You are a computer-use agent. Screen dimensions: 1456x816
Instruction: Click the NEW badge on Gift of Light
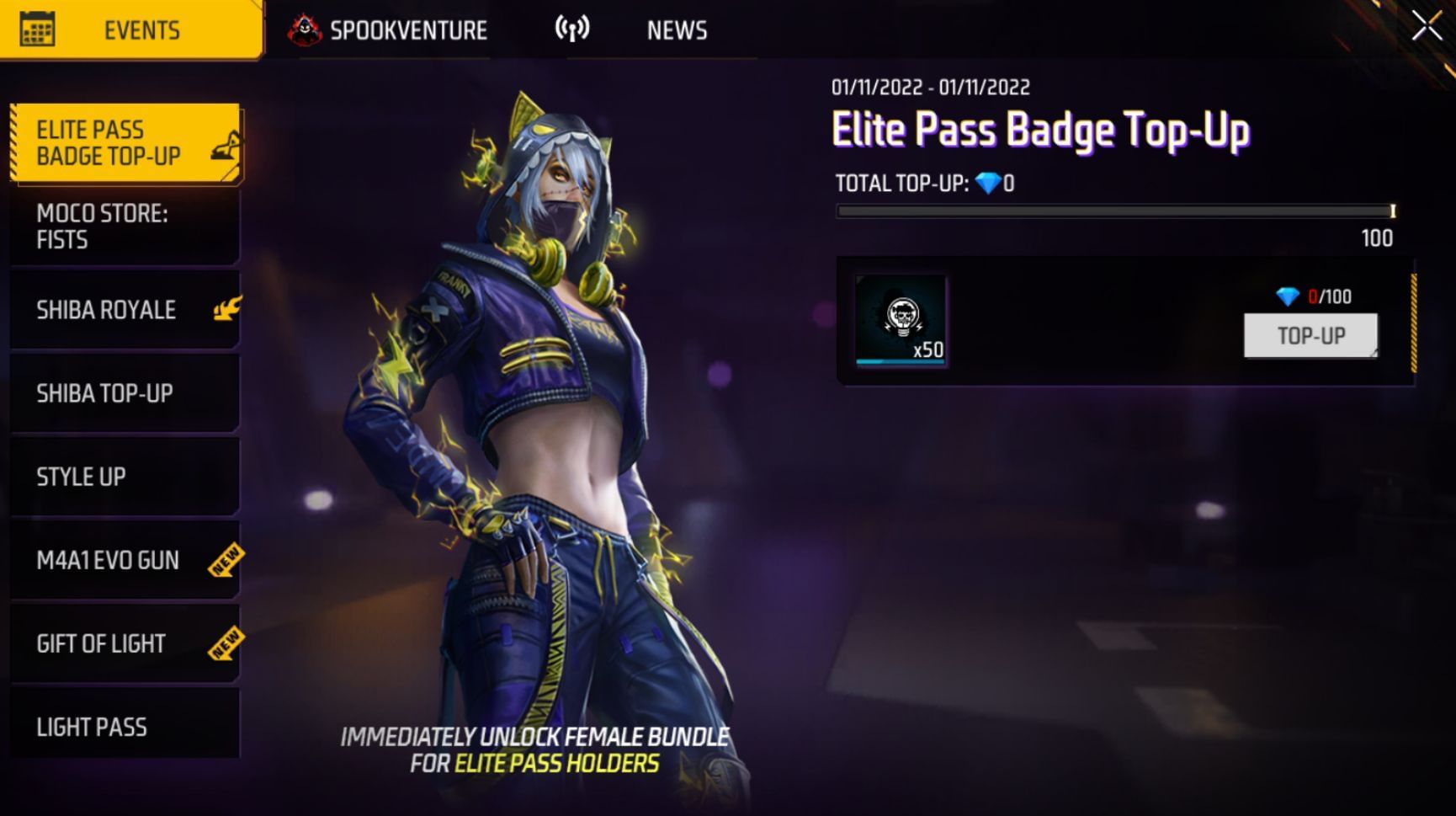225,643
